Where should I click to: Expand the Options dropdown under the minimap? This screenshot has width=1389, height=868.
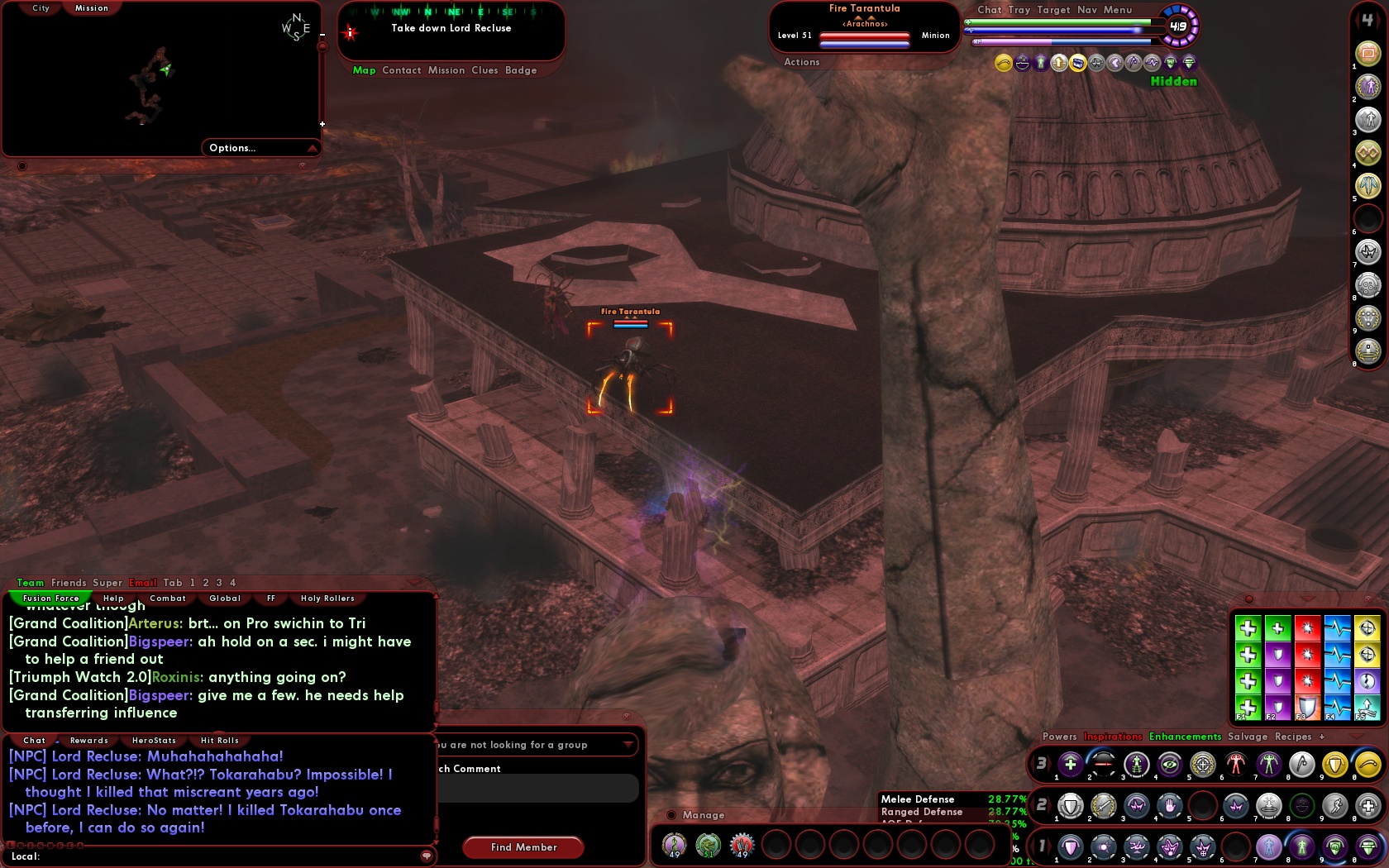pos(256,148)
